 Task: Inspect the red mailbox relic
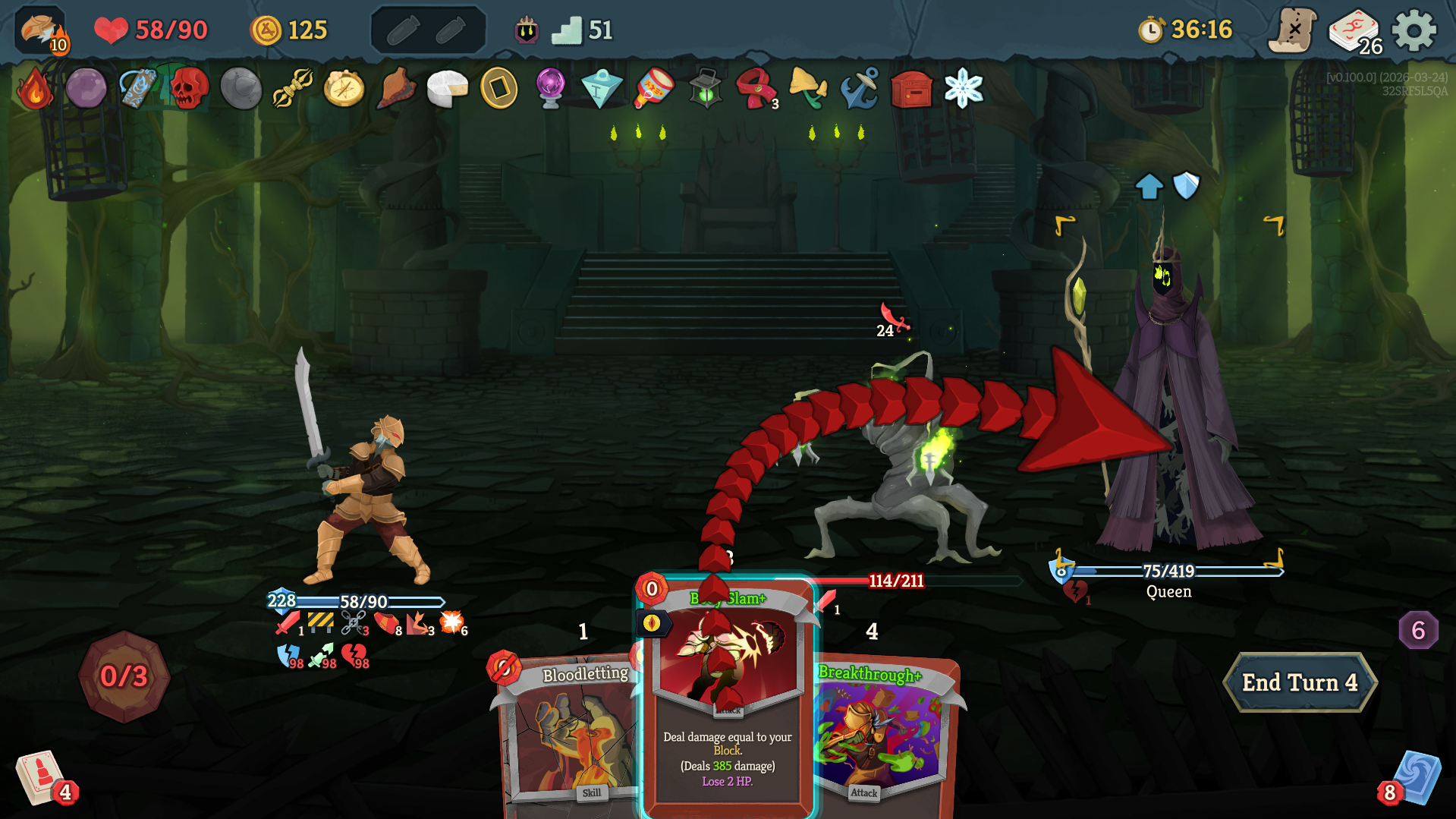click(x=911, y=89)
